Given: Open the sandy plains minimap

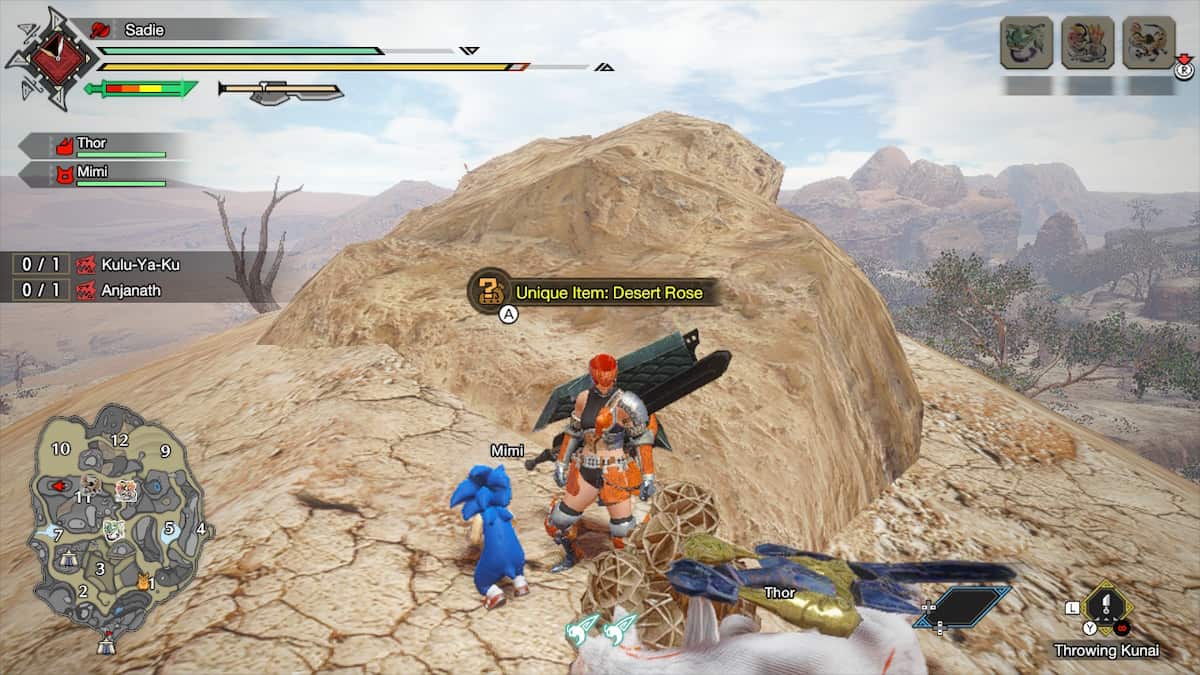Looking at the screenshot, I should click(118, 518).
